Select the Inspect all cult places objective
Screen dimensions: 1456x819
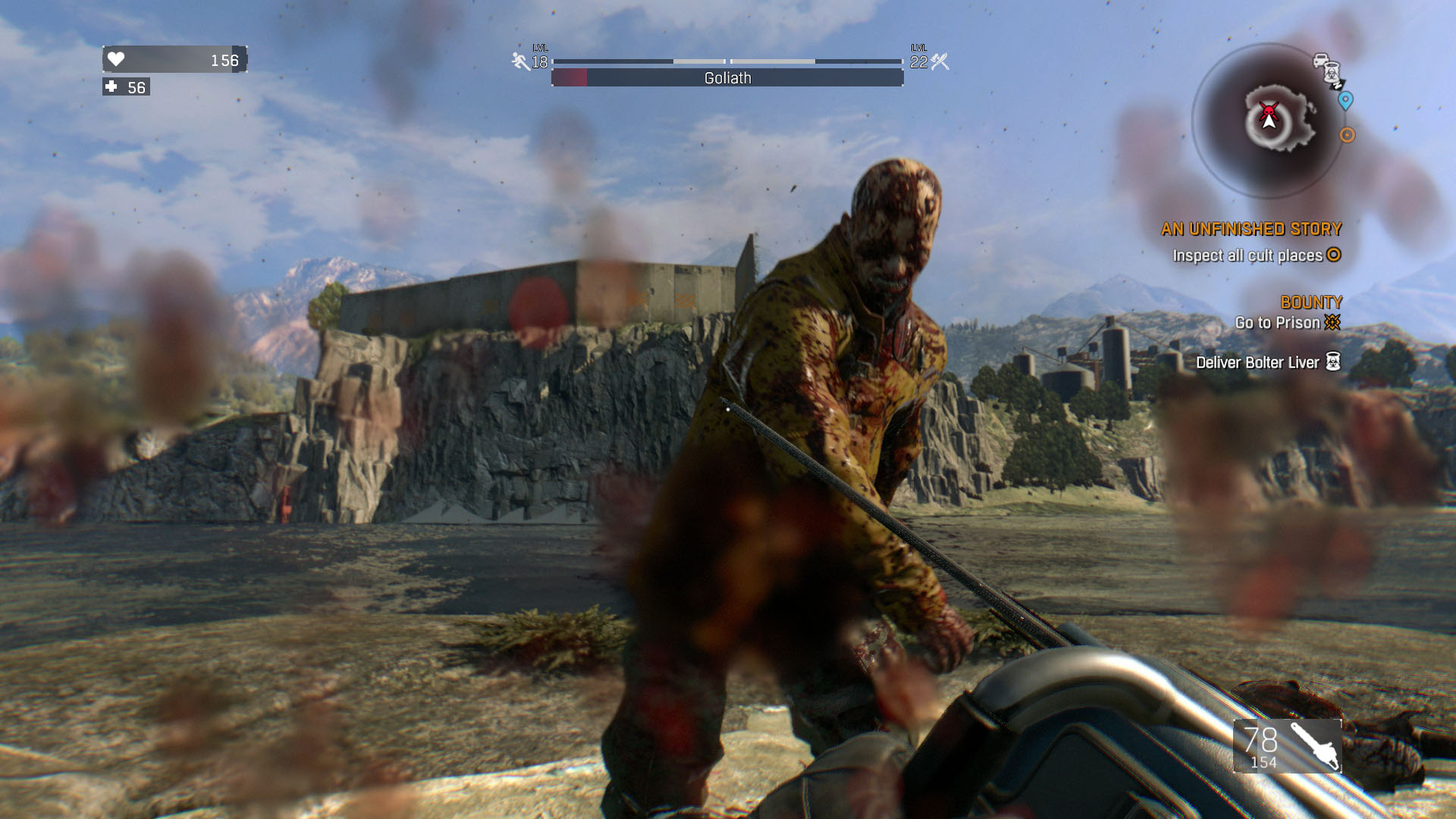point(1247,256)
